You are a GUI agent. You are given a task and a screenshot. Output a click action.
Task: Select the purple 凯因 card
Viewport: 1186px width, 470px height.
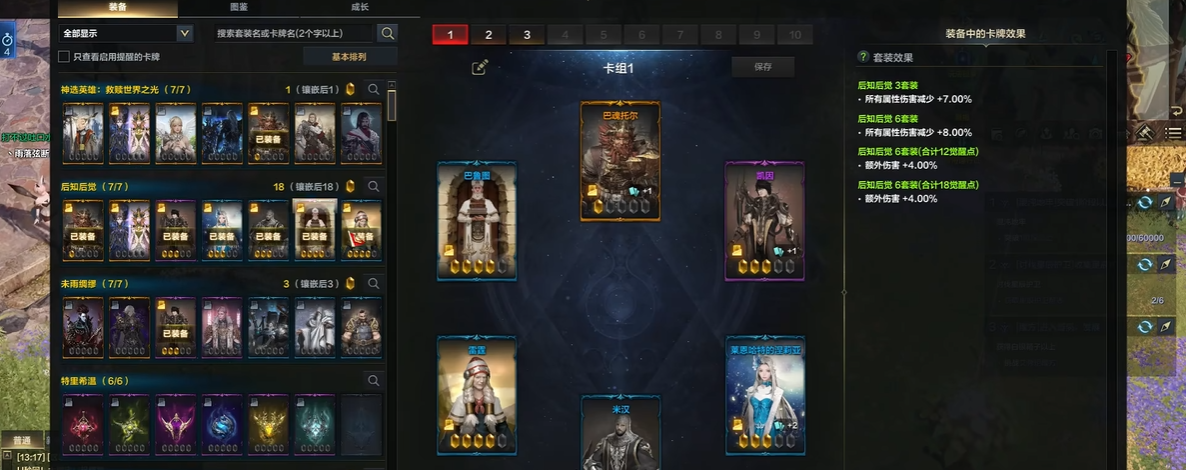click(x=765, y=221)
